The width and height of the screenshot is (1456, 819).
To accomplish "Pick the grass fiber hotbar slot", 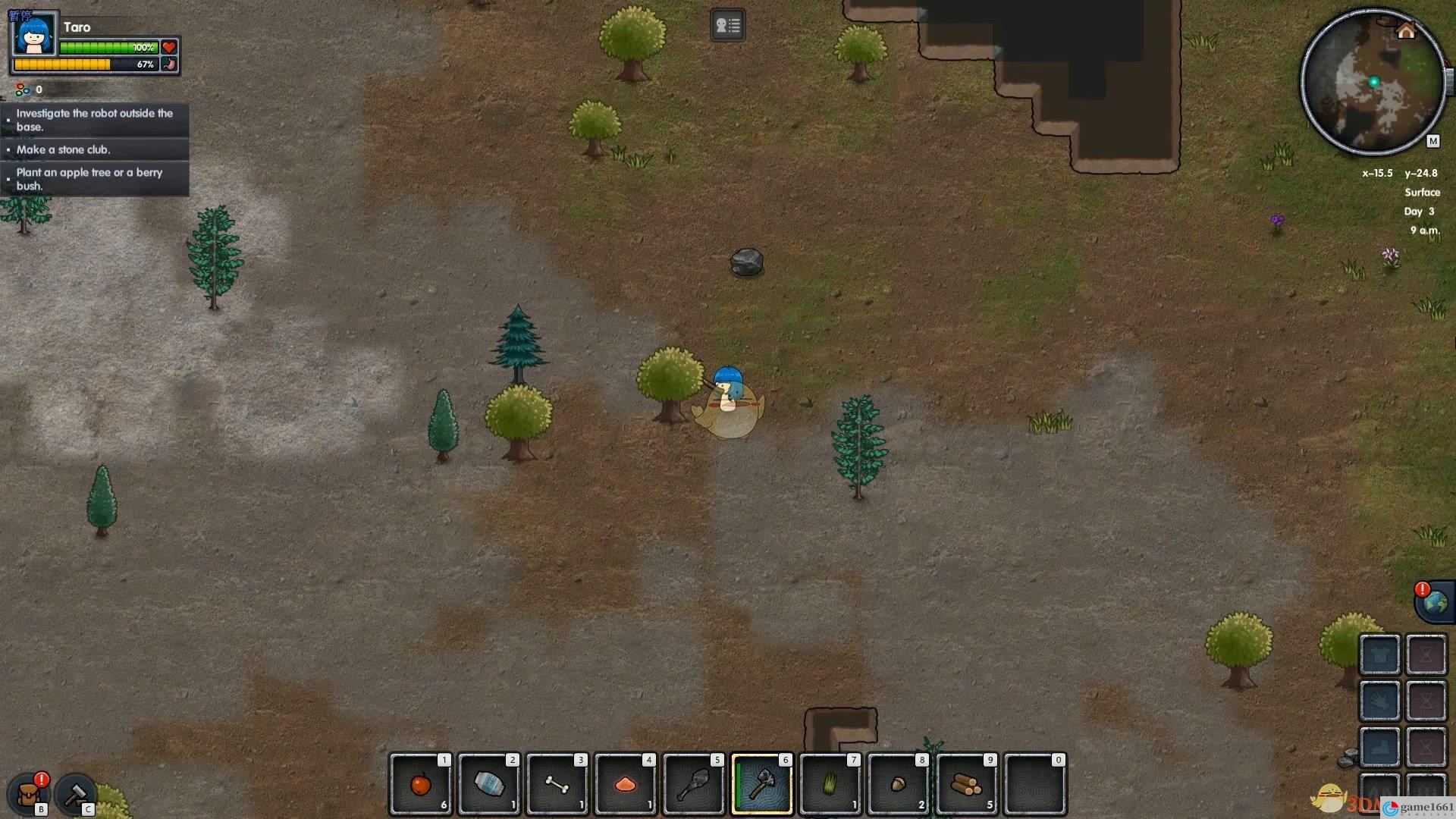I will pyautogui.click(x=830, y=784).
